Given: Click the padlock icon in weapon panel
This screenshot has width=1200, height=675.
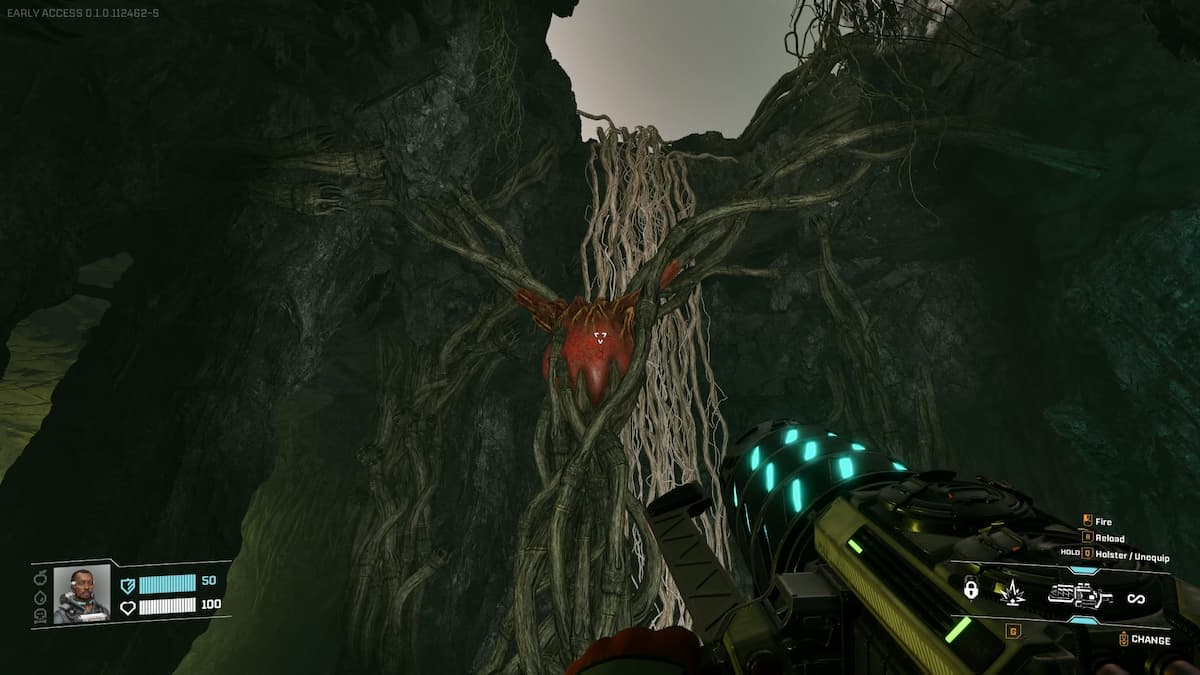Looking at the screenshot, I should [970, 589].
